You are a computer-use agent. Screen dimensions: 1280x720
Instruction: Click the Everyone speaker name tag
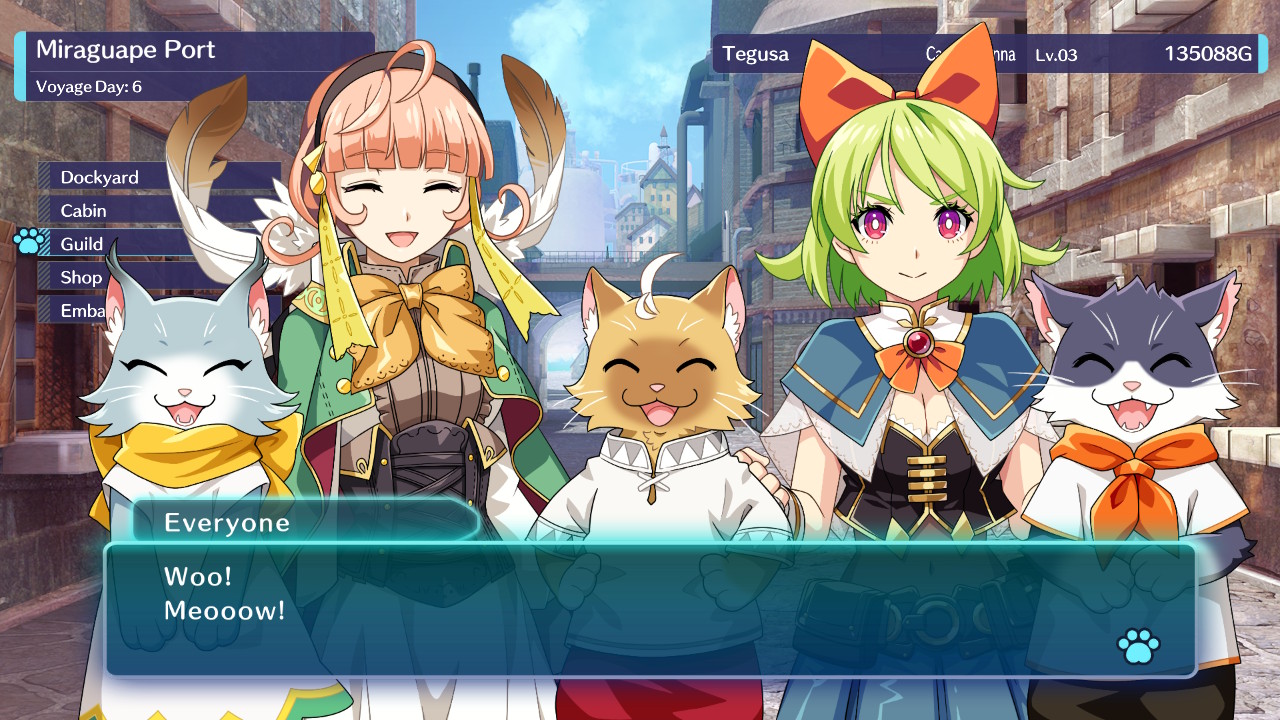(227, 522)
